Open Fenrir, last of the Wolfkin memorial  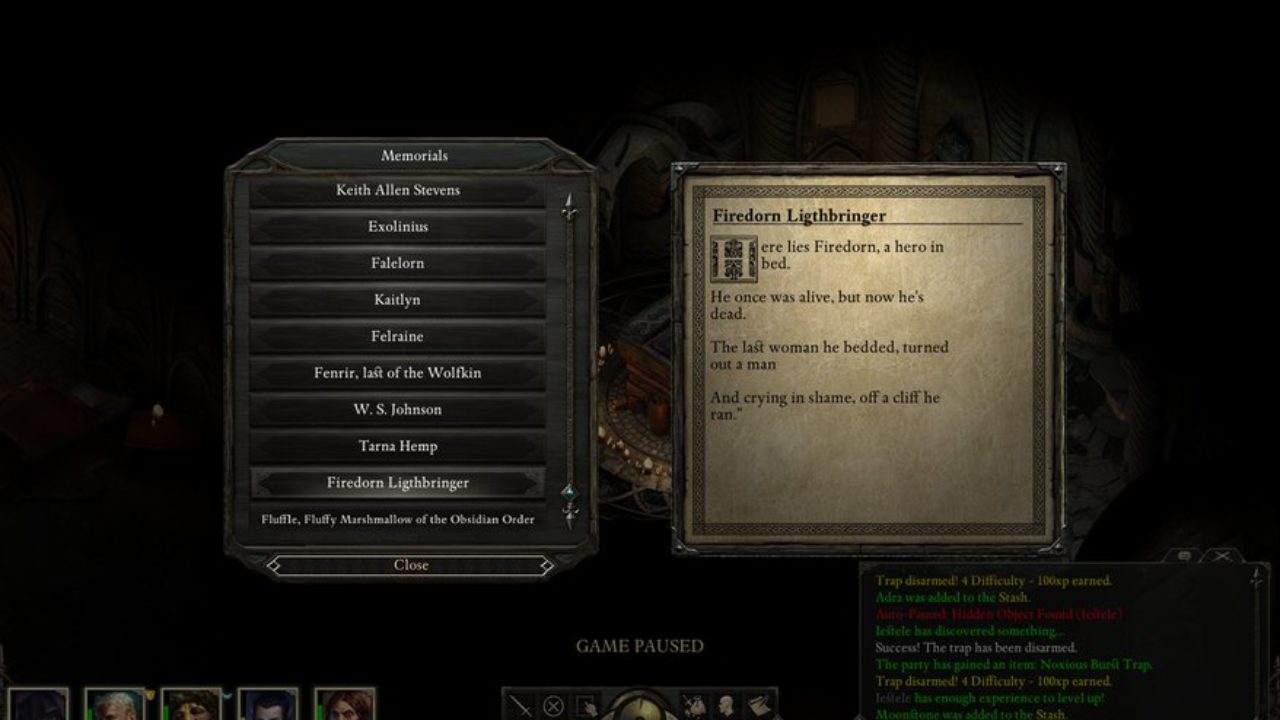pos(397,373)
